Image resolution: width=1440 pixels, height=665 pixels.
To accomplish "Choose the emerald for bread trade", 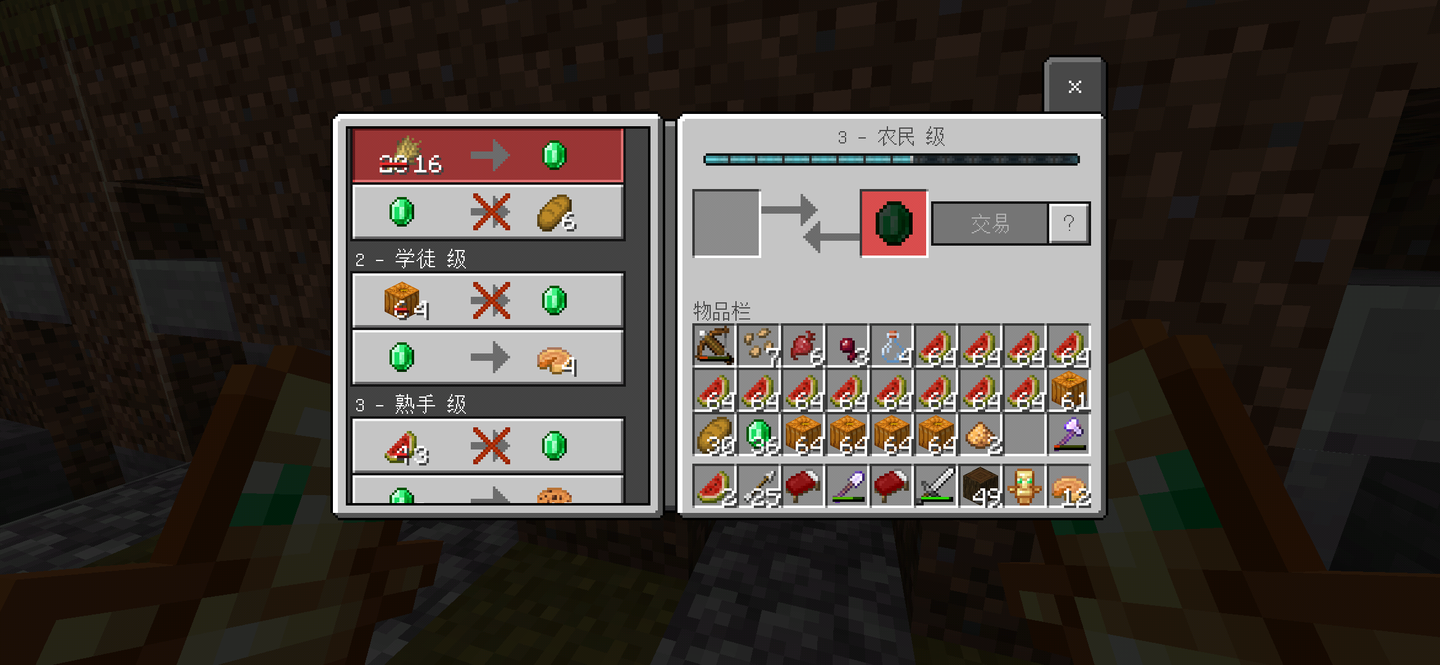I will click(488, 212).
